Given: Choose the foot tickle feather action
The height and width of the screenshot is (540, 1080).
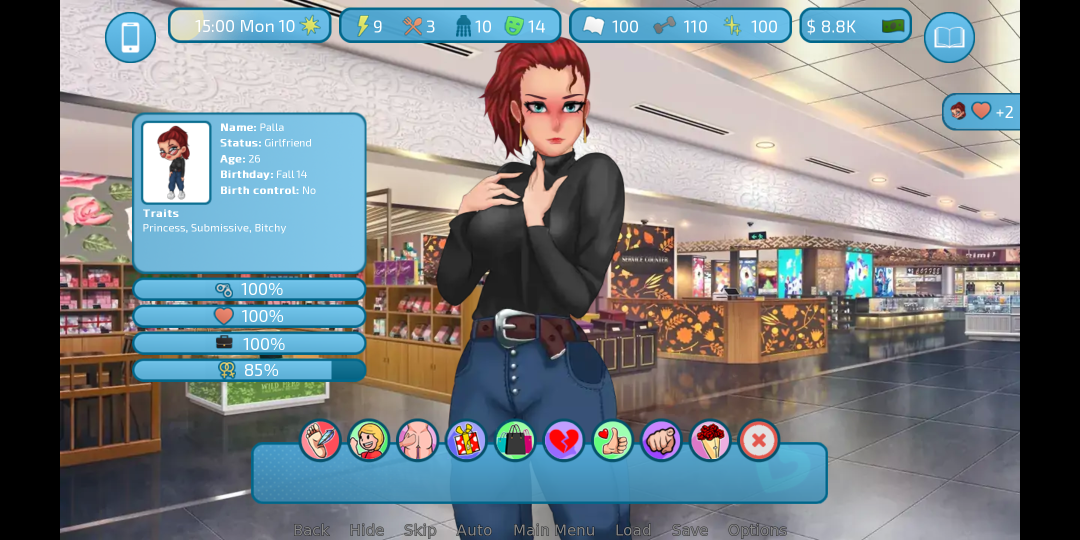Looking at the screenshot, I should pyautogui.click(x=320, y=440).
